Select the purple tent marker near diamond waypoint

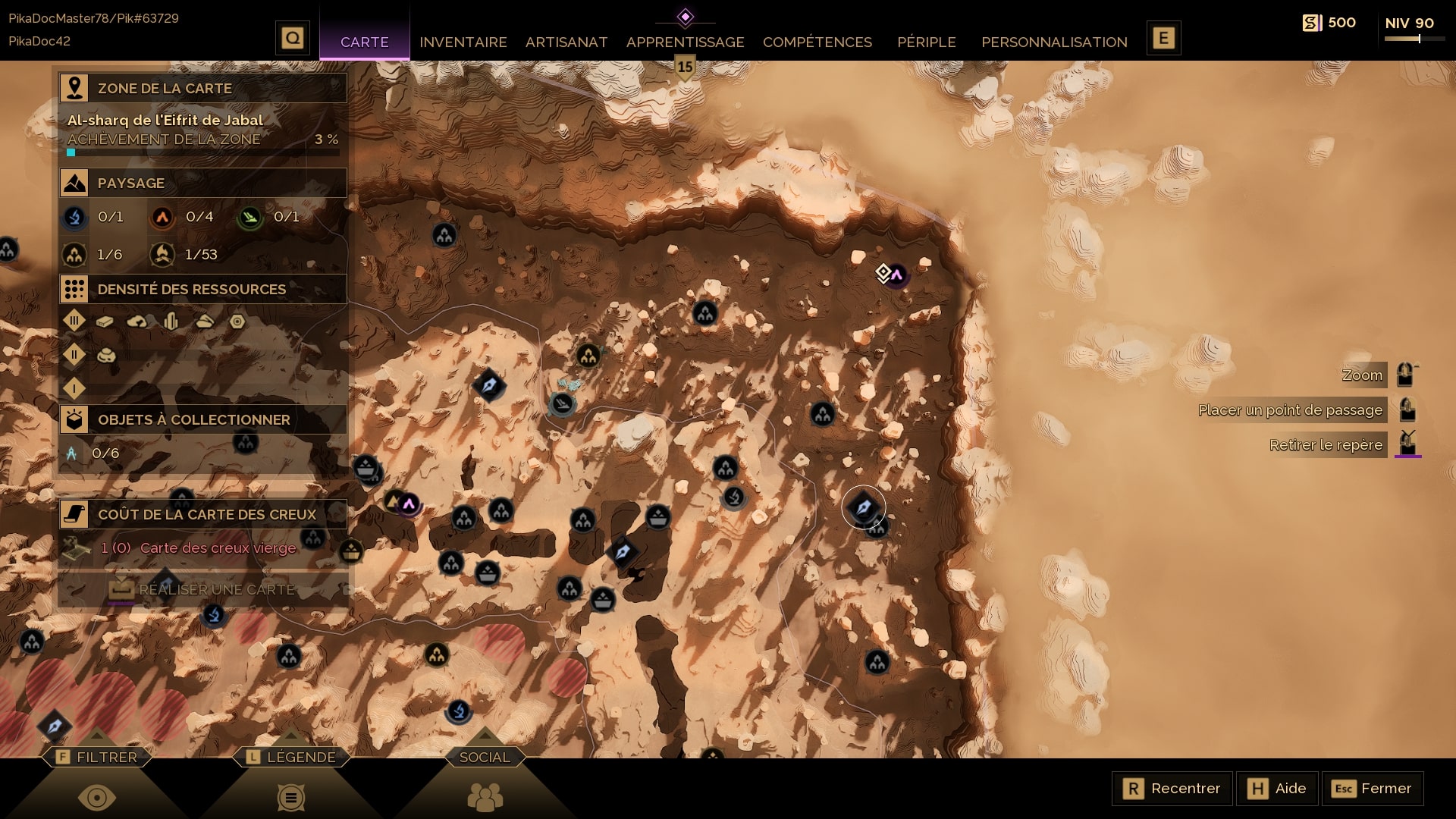tap(897, 275)
